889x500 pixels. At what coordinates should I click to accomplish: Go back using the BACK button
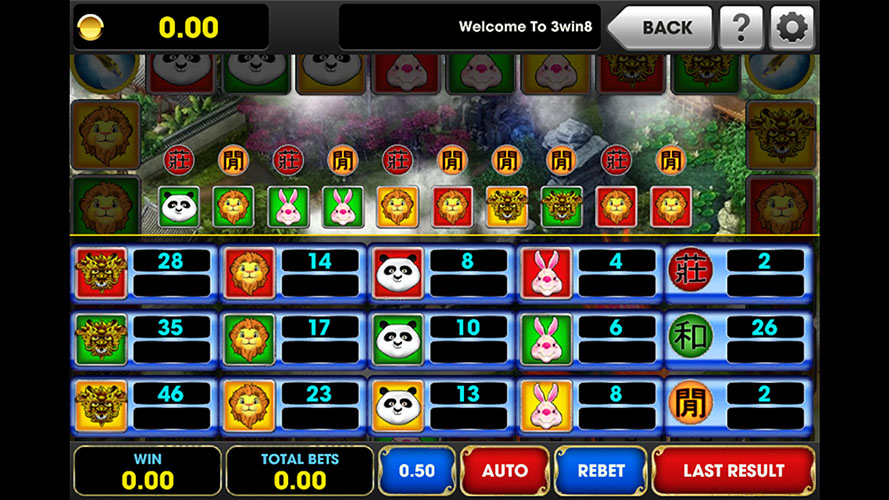coord(662,27)
